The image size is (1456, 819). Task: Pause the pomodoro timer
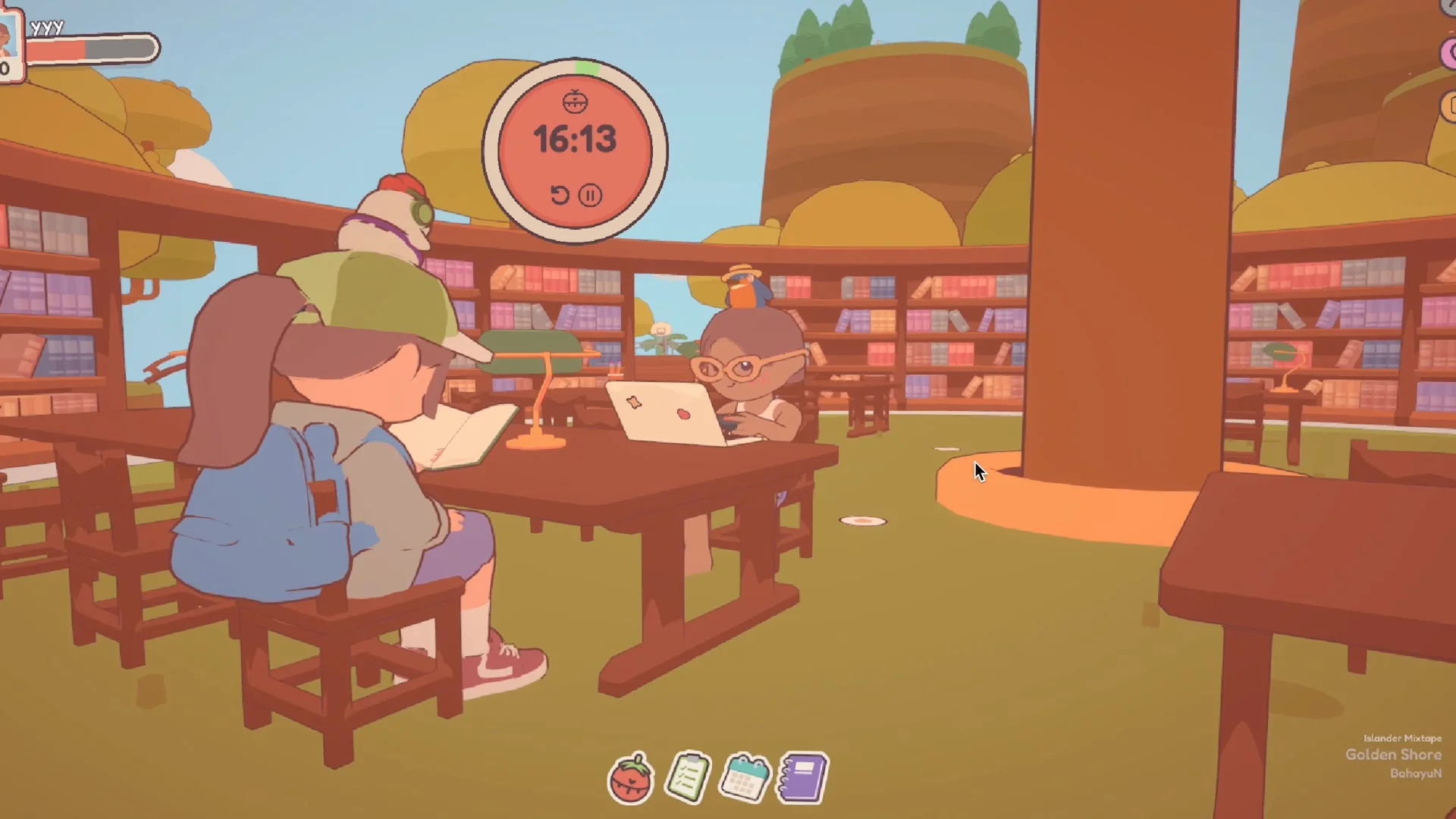pyautogui.click(x=590, y=196)
